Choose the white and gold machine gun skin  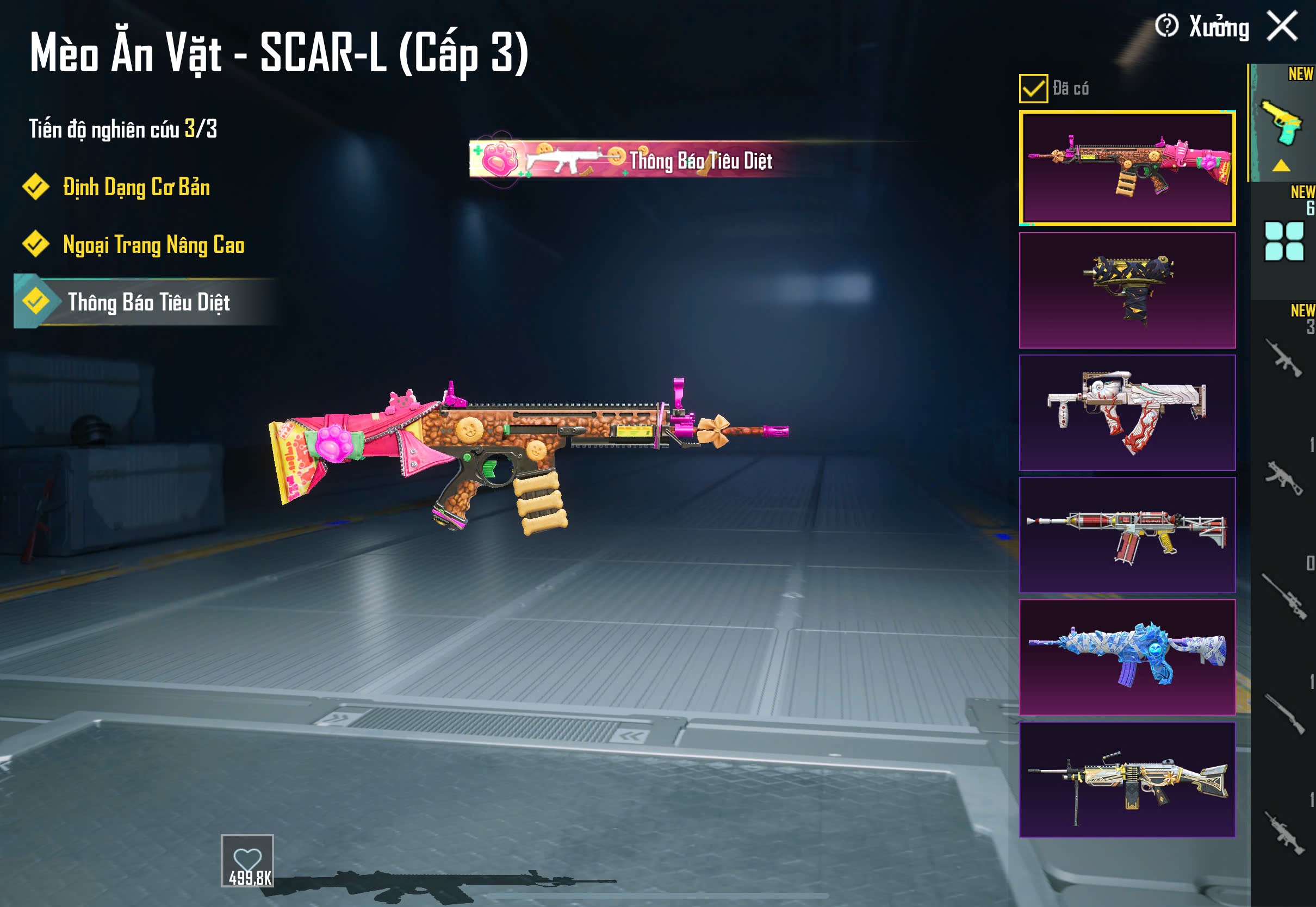tap(1127, 779)
